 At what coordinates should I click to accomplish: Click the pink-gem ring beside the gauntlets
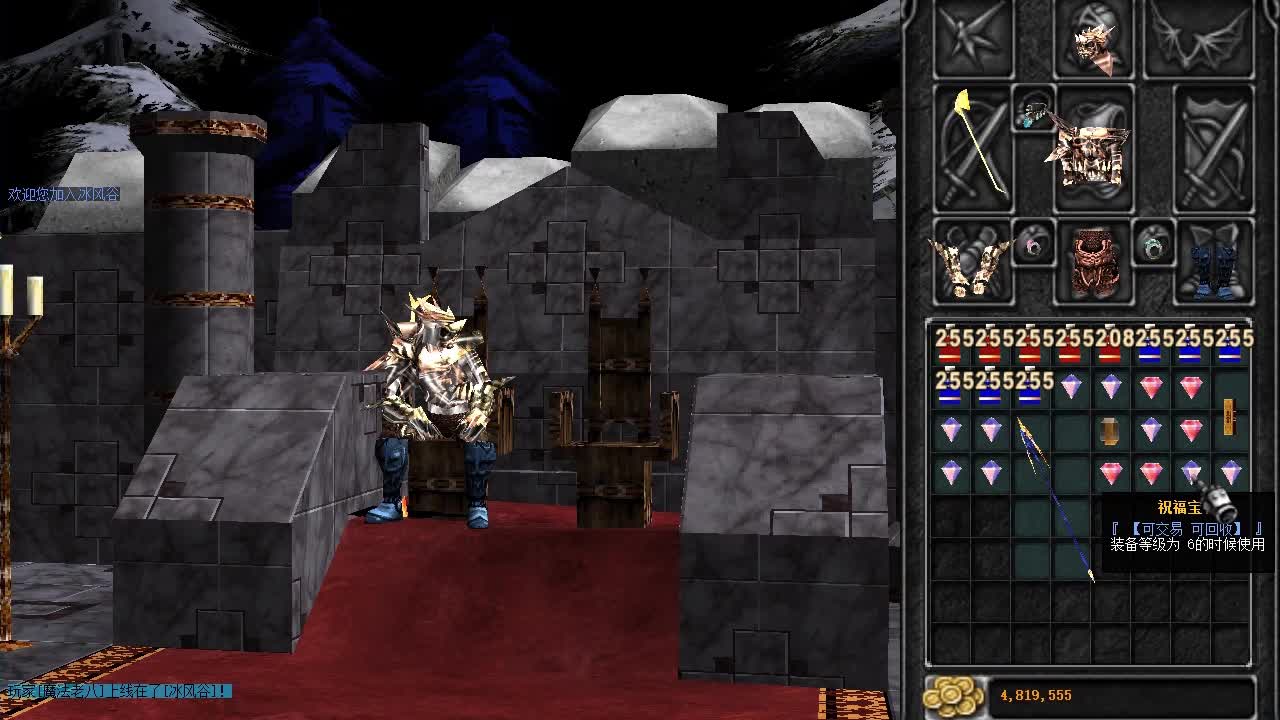(1033, 243)
